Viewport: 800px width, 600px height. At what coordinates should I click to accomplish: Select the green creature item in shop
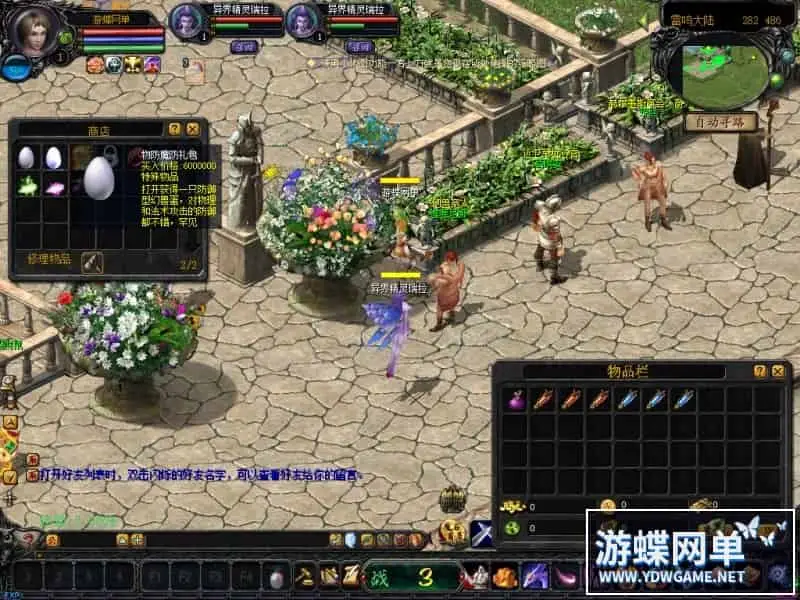click(27, 185)
